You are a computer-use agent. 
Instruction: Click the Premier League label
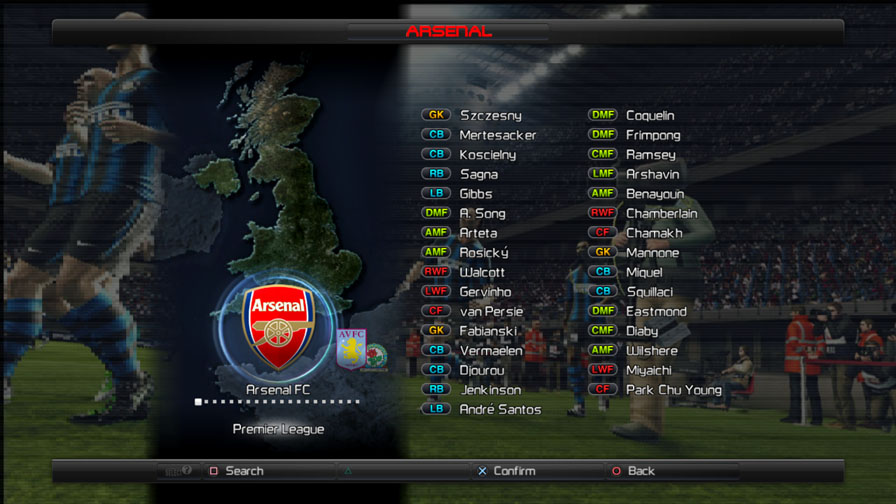click(278, 429)
